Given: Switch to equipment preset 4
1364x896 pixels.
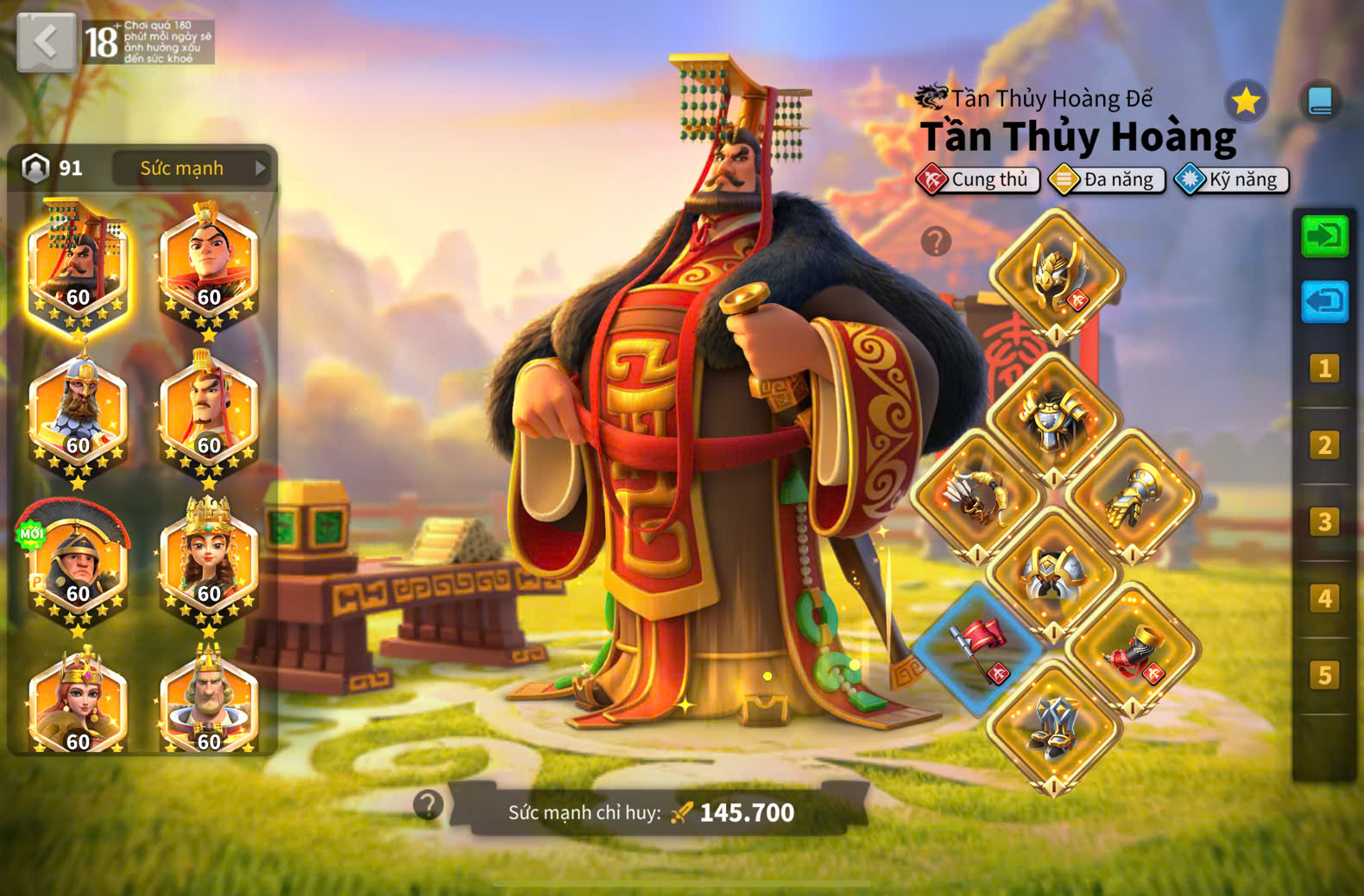Looking at the screenshot, I should coord(1324,598).
